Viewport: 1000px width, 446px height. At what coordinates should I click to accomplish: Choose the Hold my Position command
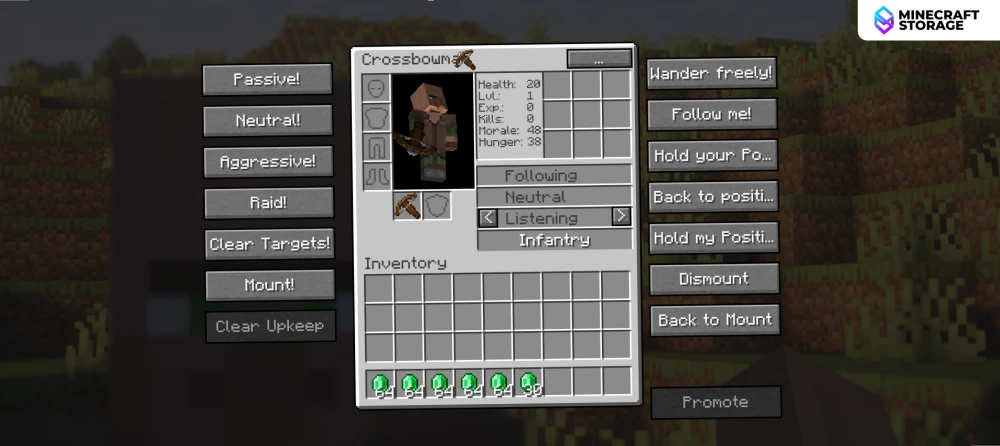pos(714,238)
